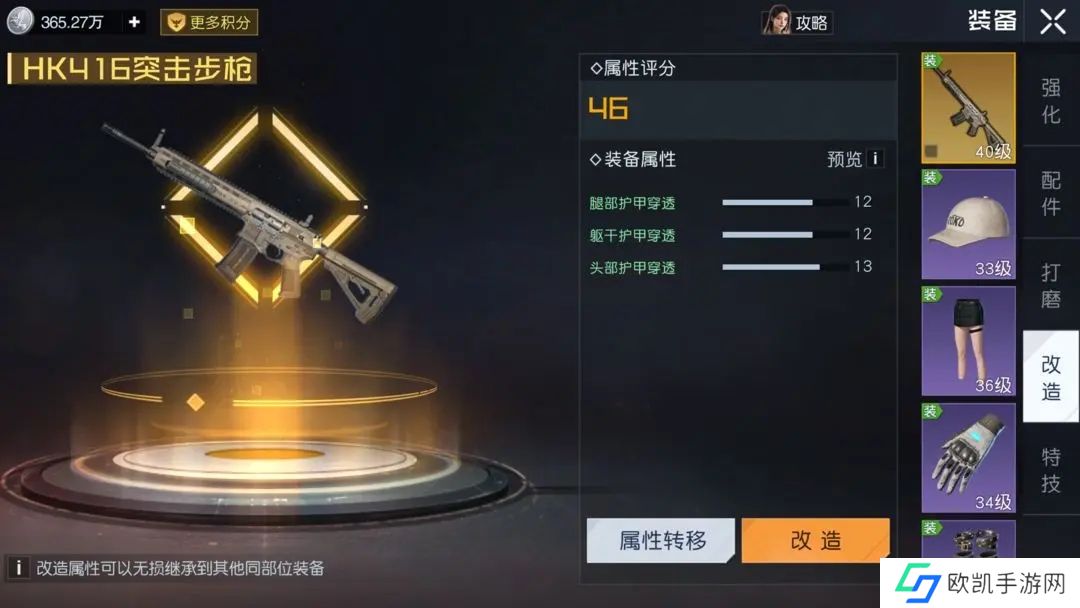Switch to the 配件 attachments tab

tap(1051, 193)
